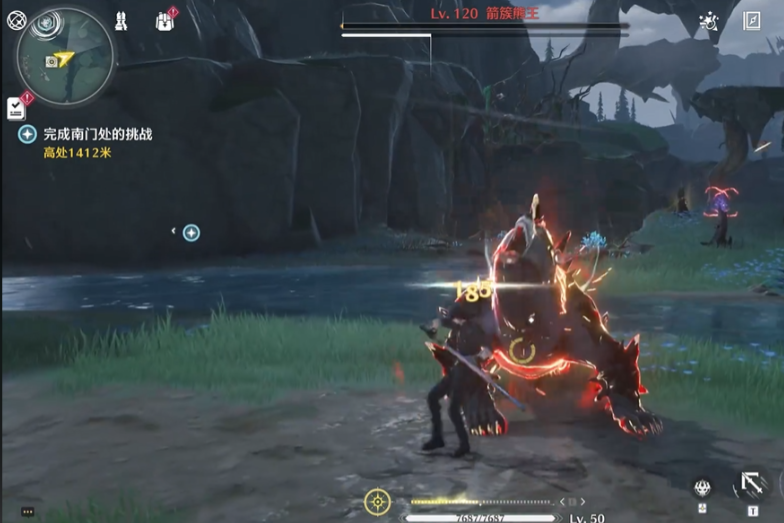Open the compass guidebook icon
The image size is (784, 523).
point(752,21)
